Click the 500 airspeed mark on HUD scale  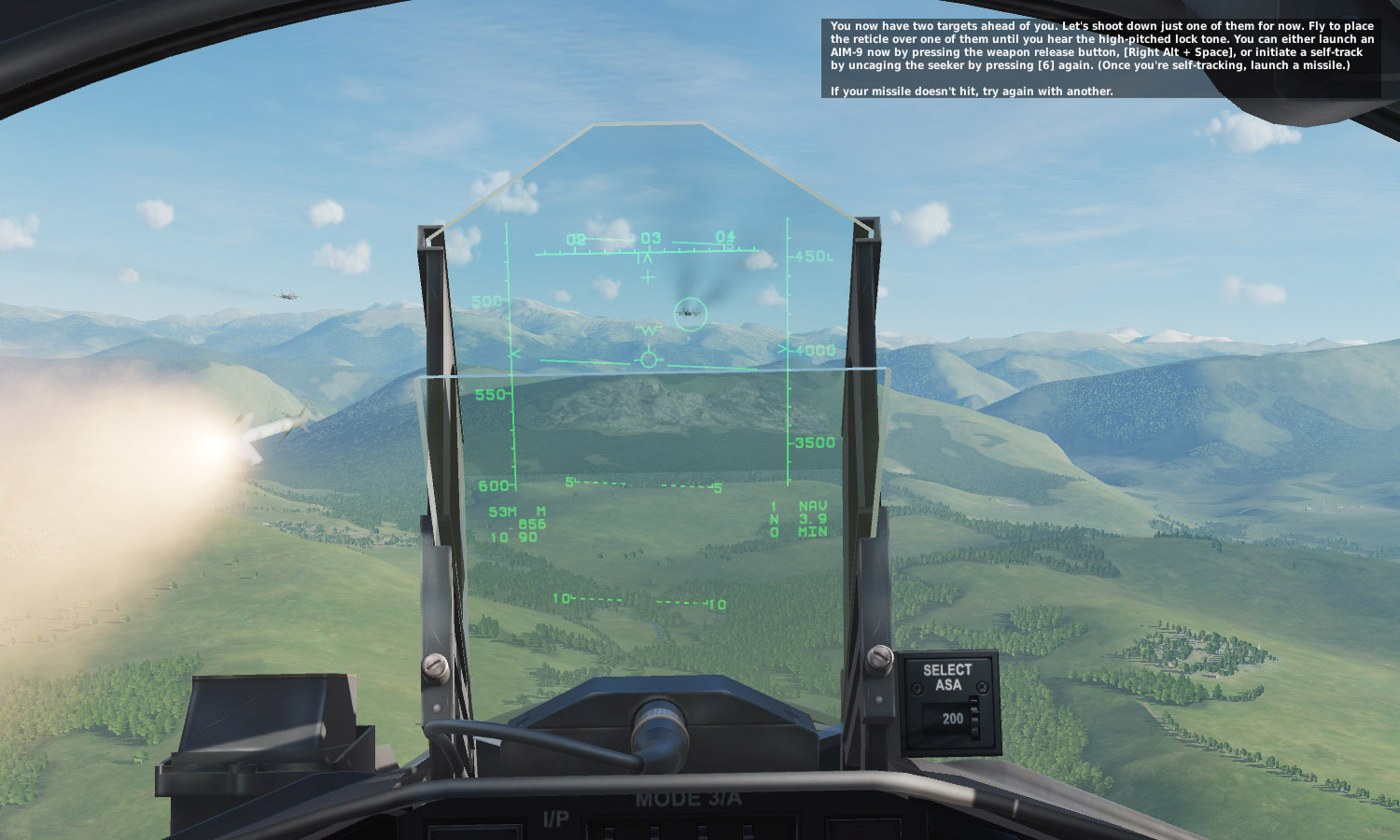click(x=485, y=301)
